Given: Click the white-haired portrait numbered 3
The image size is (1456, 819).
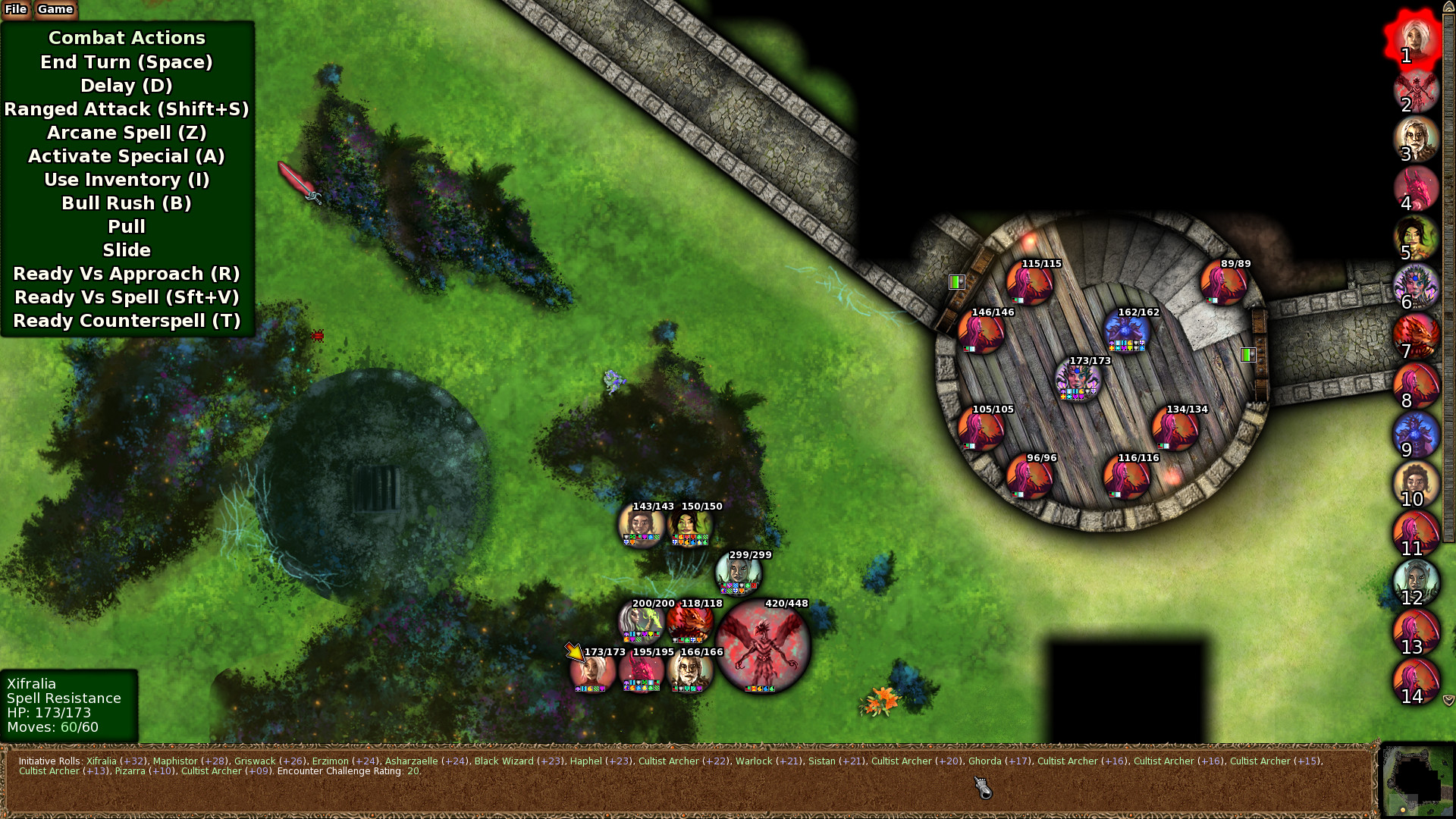Looking at the screenshot, I should 1415,138.
